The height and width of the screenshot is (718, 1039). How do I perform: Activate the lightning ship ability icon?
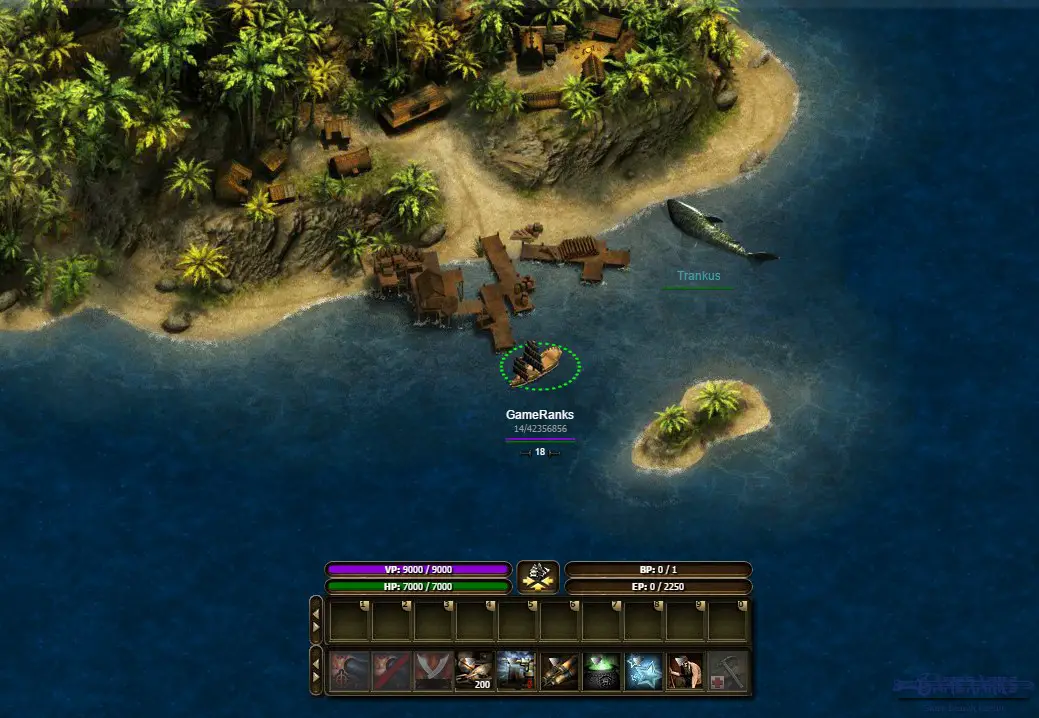point(518,670)
